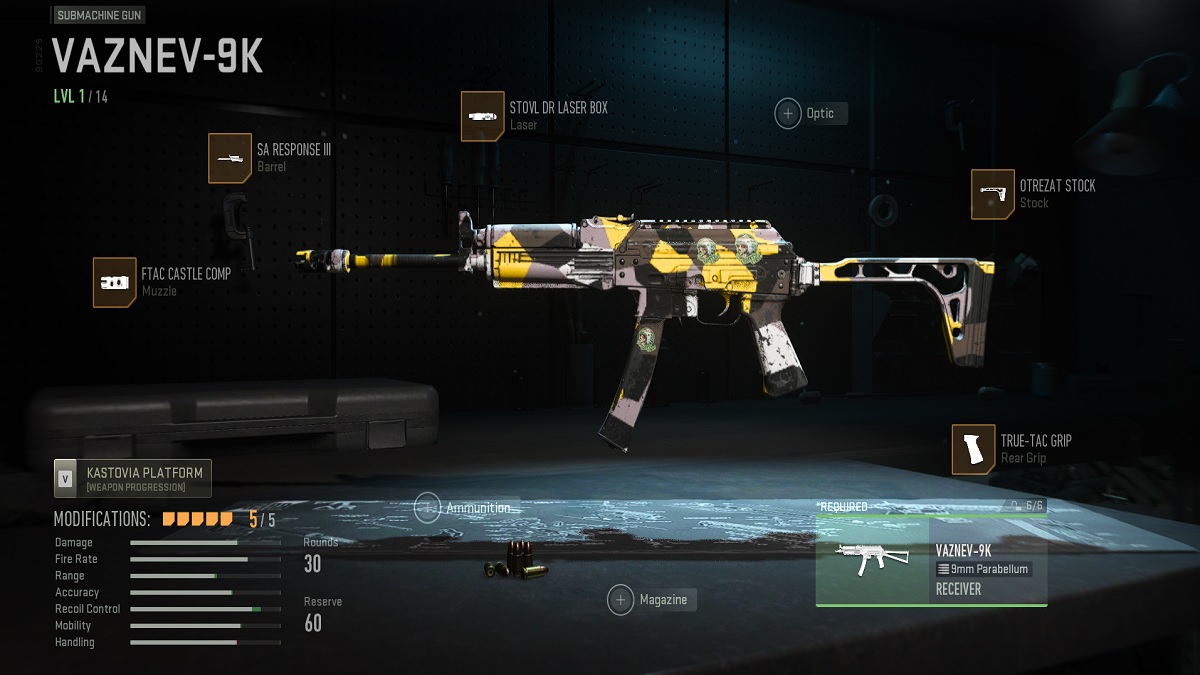Add an Optic attachment
The width and height of the screenshot is (1200, 675).
[x=789, y=113]
